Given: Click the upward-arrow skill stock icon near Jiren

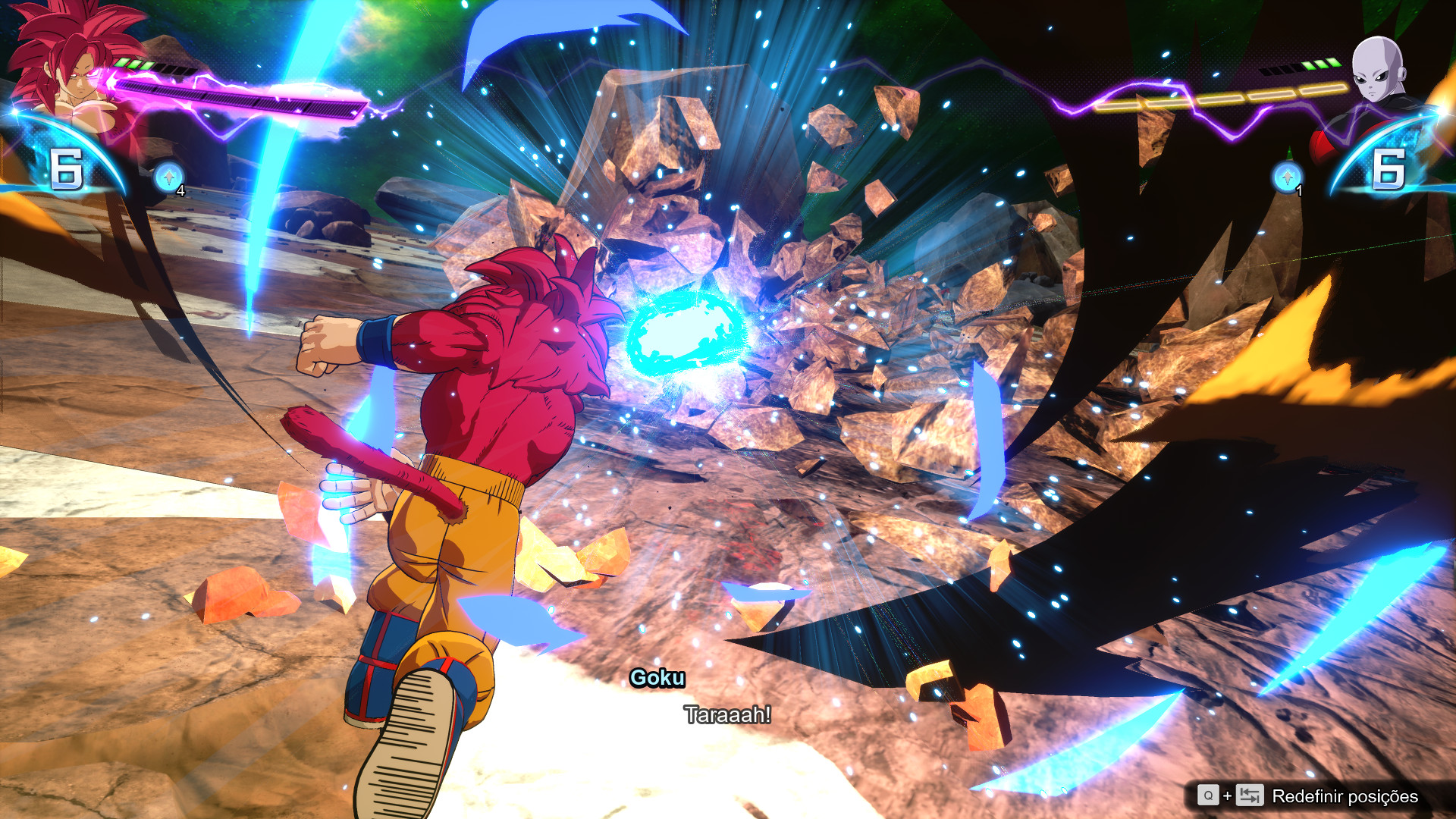Looking at the screenshot, I should click(x=1287, y=179).
